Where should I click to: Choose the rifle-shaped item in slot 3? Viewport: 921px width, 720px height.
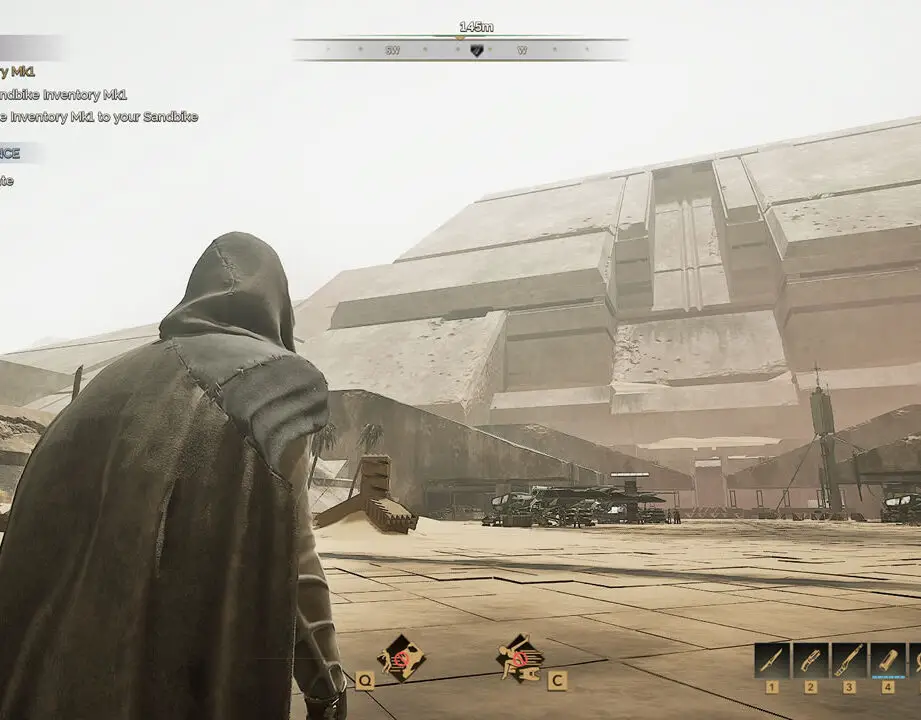tap(849, 660)
